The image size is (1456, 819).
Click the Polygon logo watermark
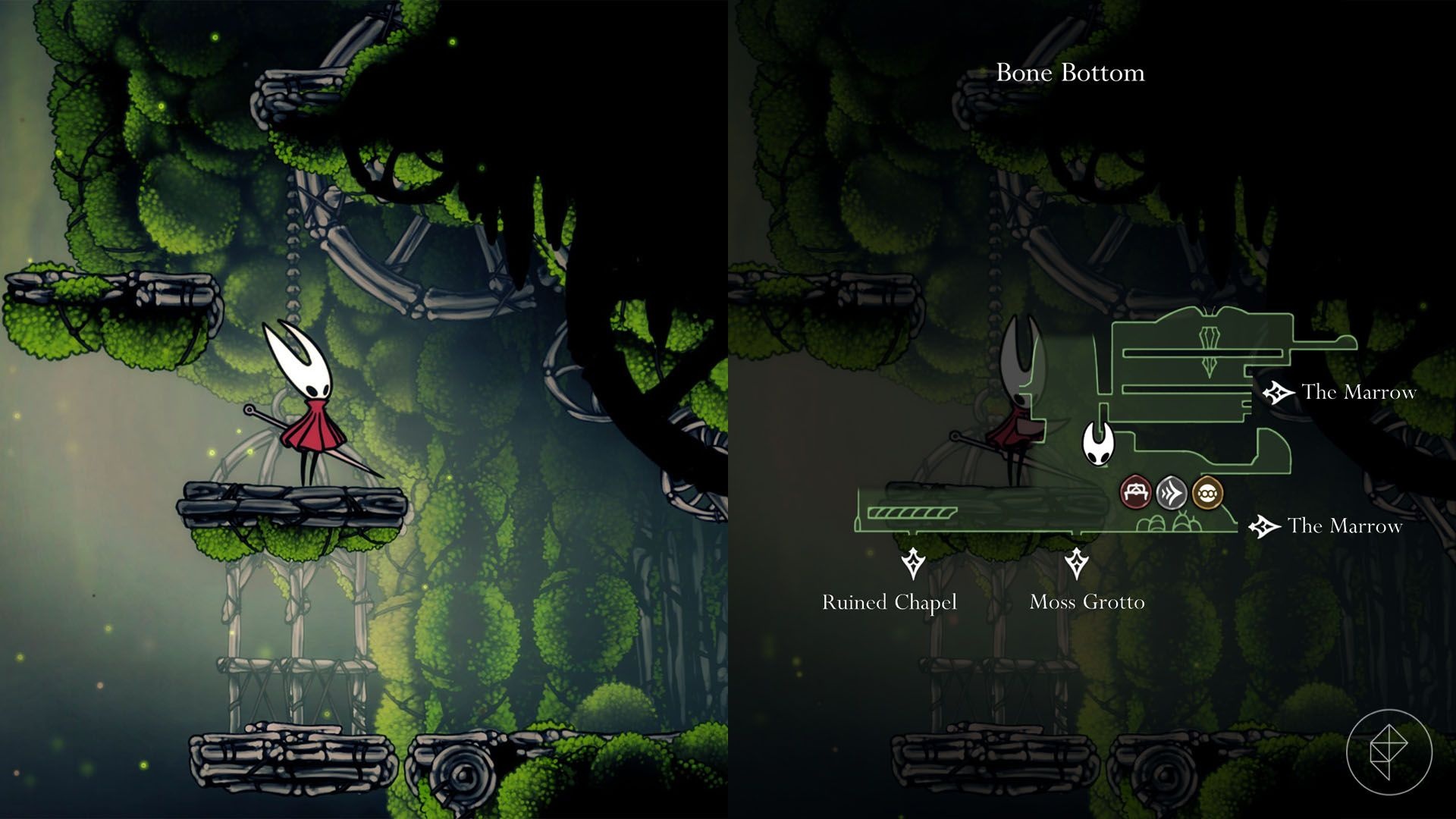click(1389, 752)
